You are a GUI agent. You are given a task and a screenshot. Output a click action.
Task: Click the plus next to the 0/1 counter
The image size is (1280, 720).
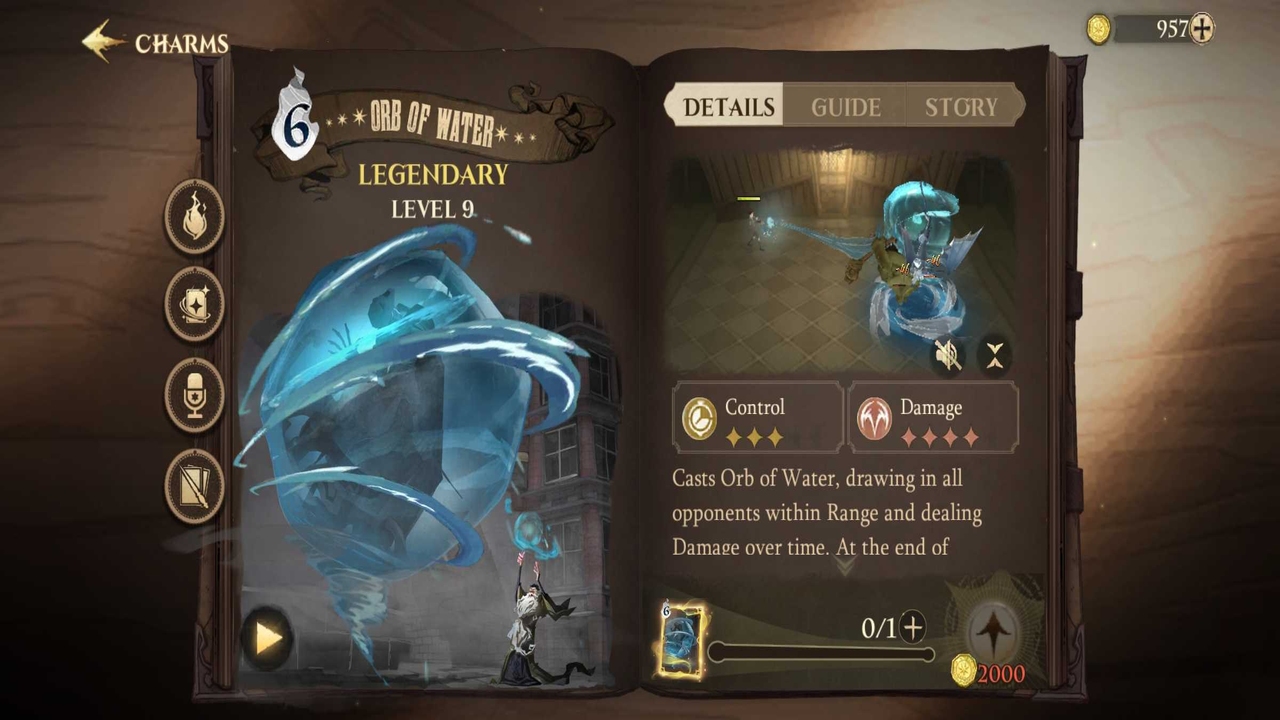point(912,628)
